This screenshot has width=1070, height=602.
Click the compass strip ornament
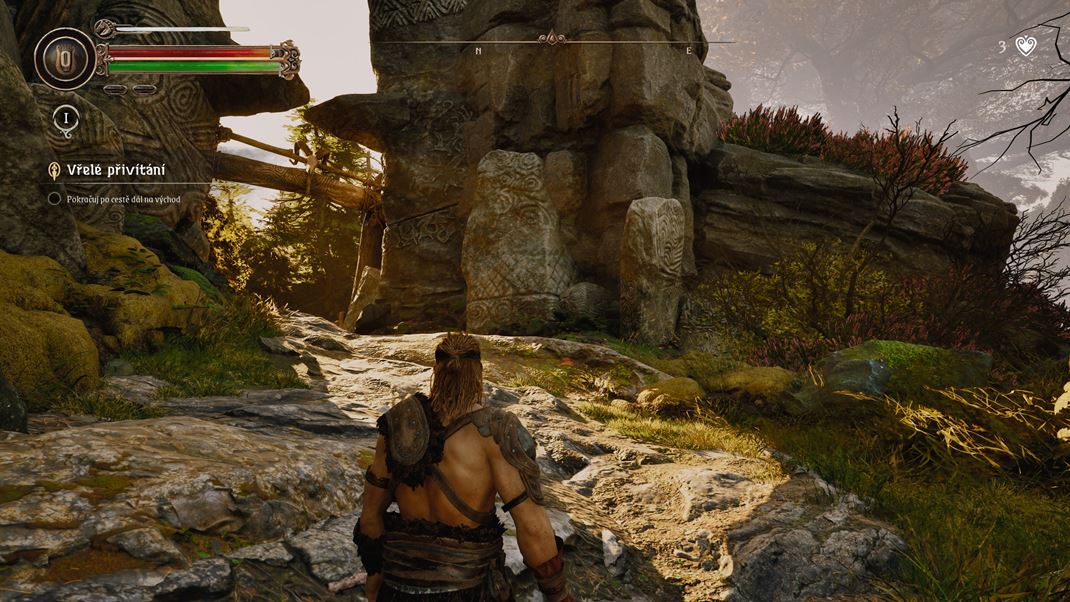pos(551,40)
